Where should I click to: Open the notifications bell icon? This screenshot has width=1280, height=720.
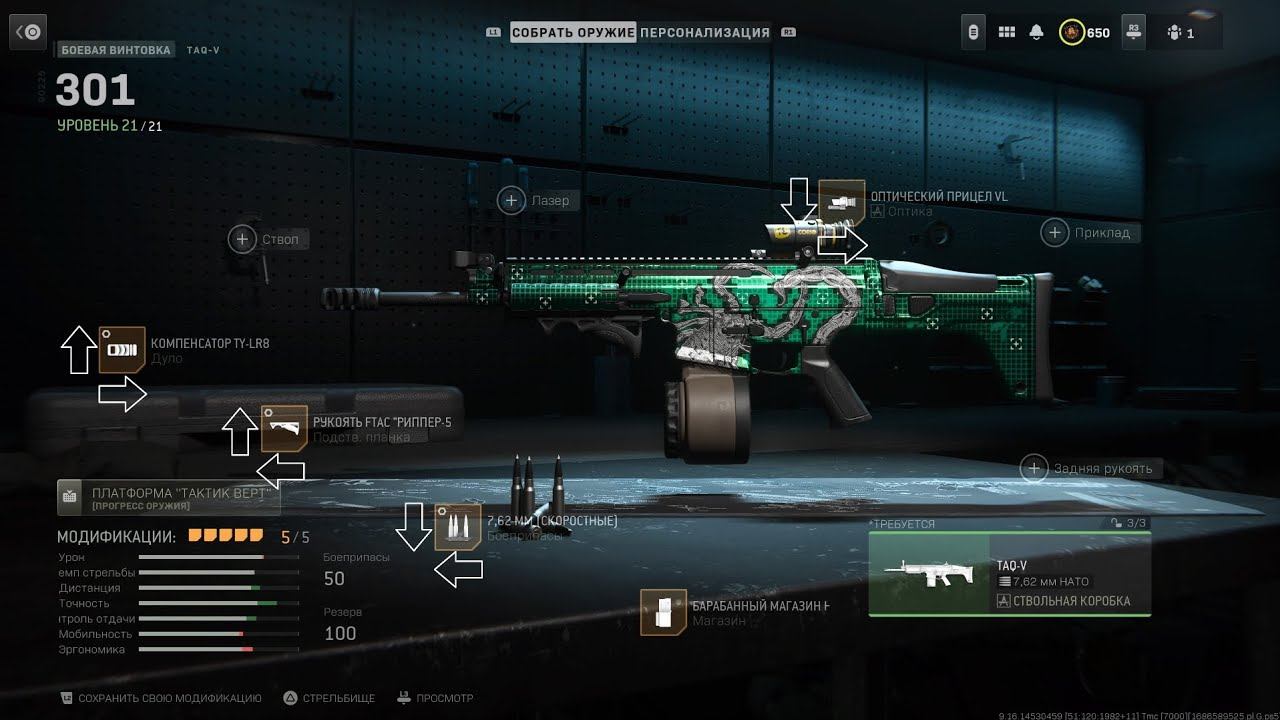[1036, 32]
